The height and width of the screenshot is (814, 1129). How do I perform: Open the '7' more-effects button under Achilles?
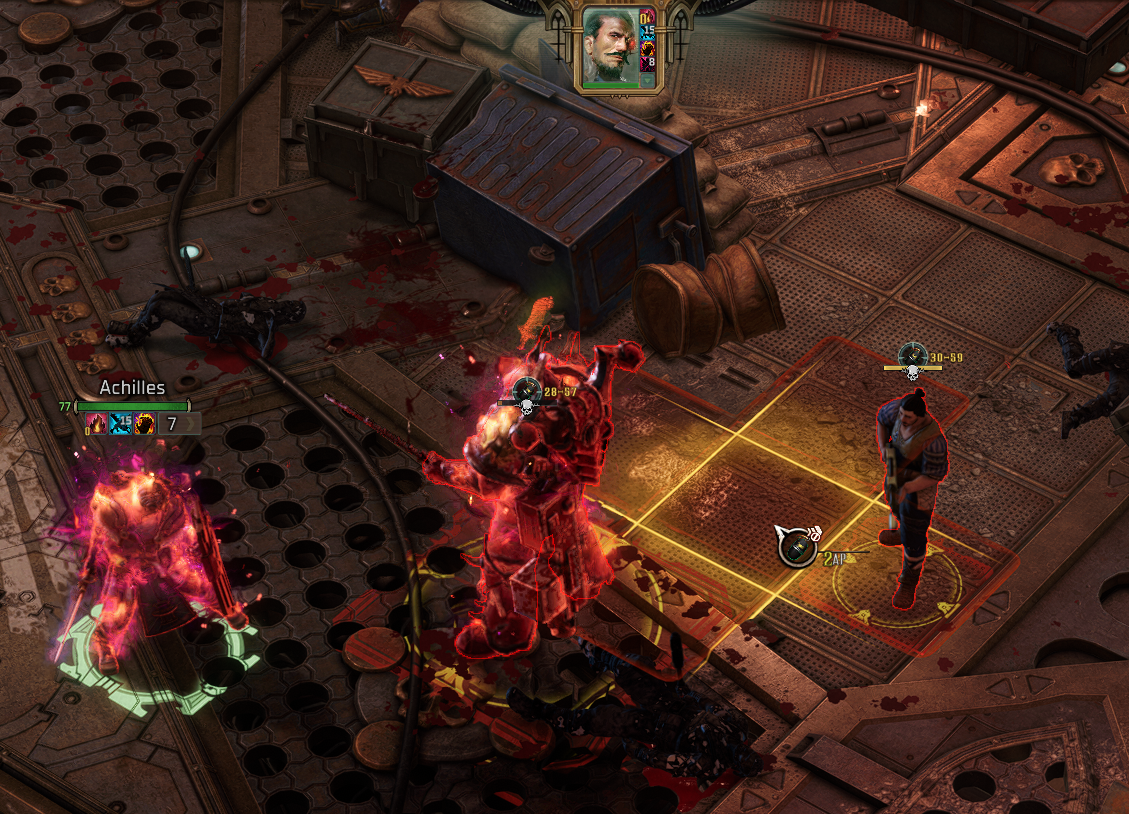point(179,424)
